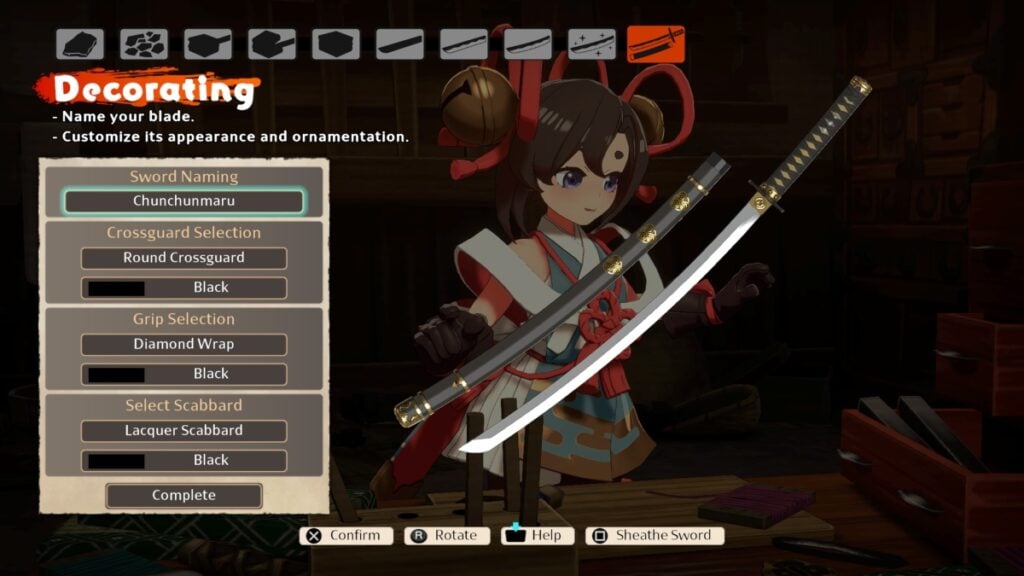The image size is (1024, 576).
Task: Select the first raw ore slab step
Action: (x=80, y=44)
